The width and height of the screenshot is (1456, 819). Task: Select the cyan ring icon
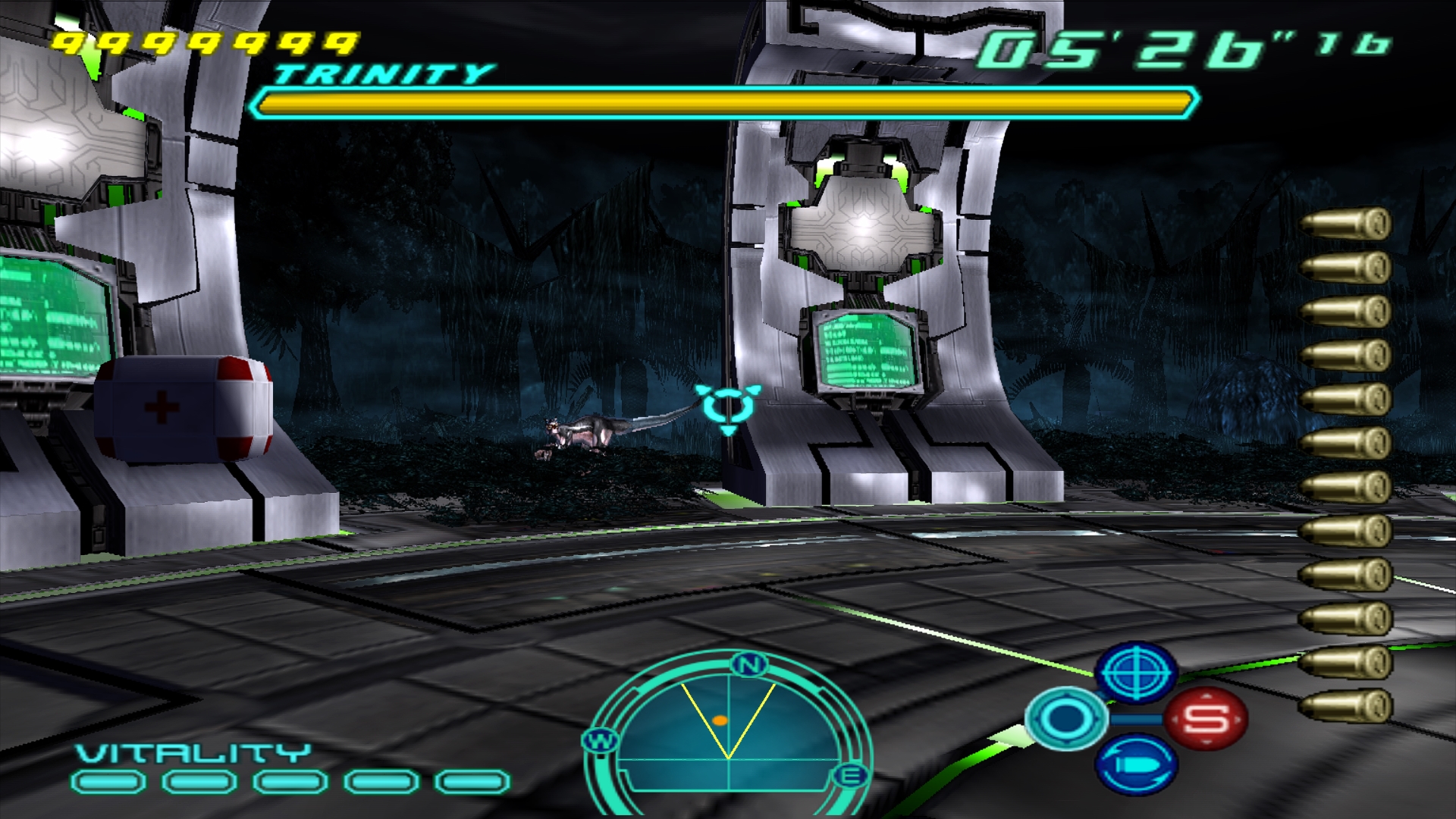1065,718
